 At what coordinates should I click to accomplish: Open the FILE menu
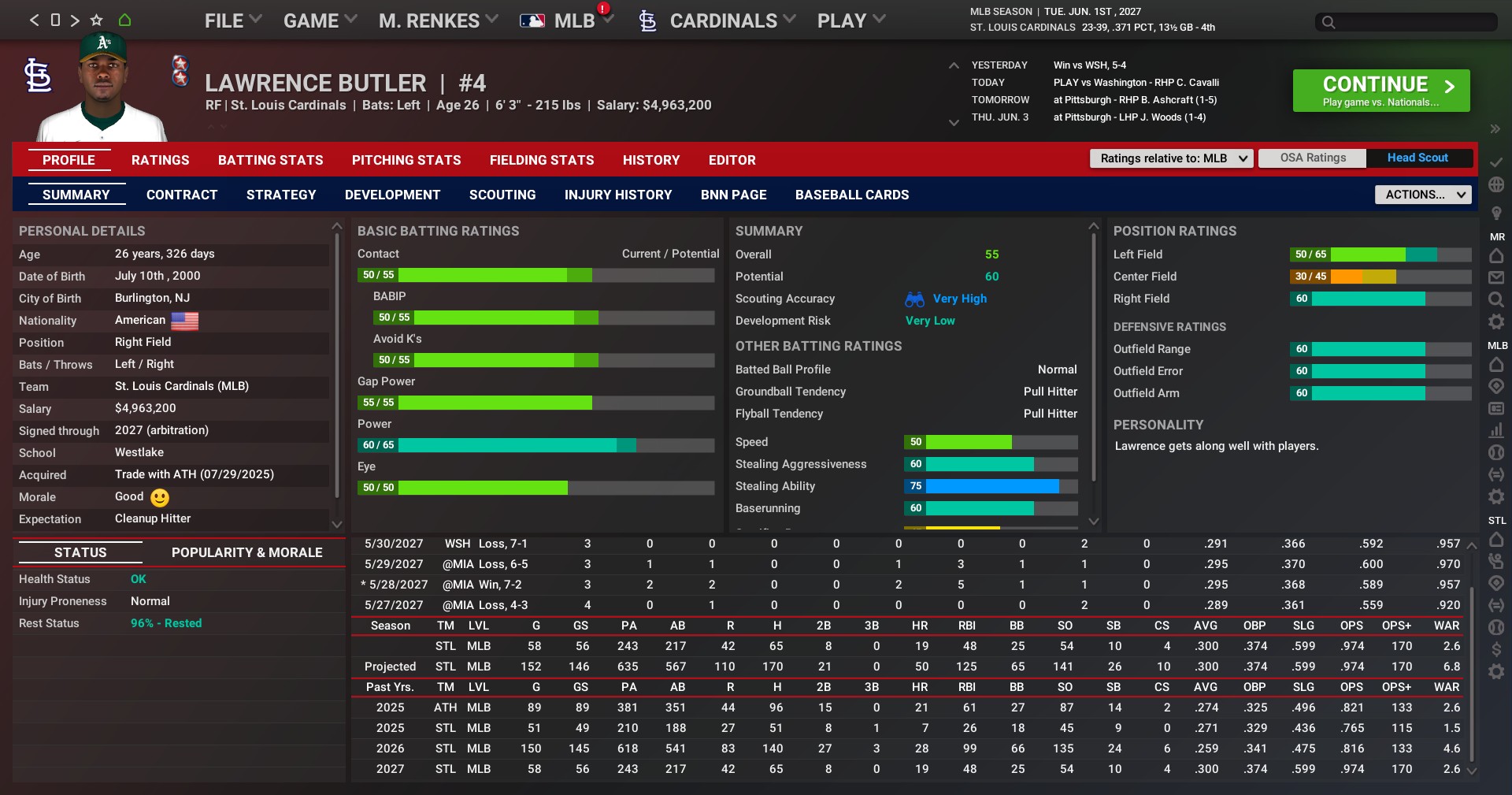[232, 21]
